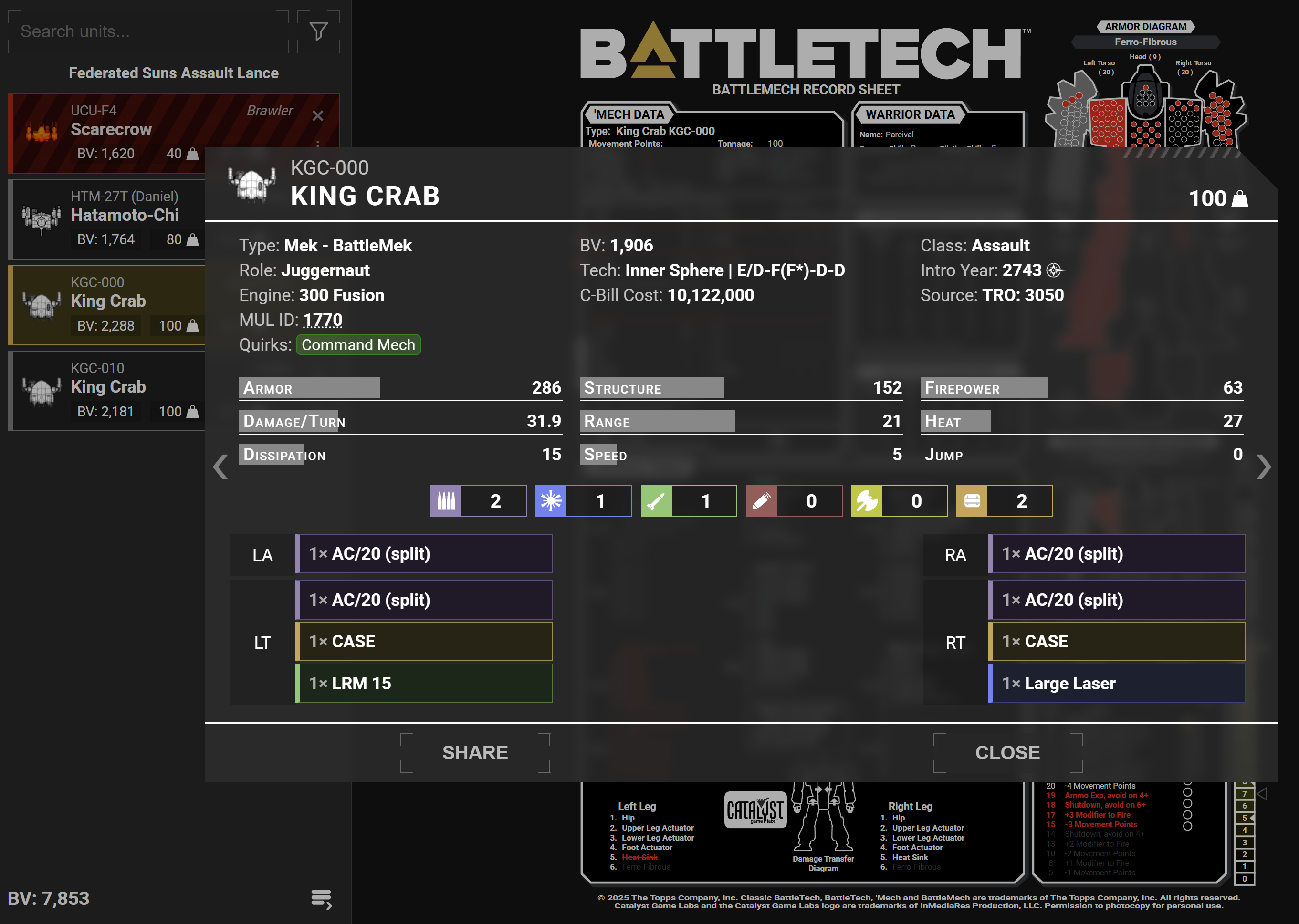Click the red ammunition category icon
The height and width of the screenshot is (924, 1299).
point(762,501)
